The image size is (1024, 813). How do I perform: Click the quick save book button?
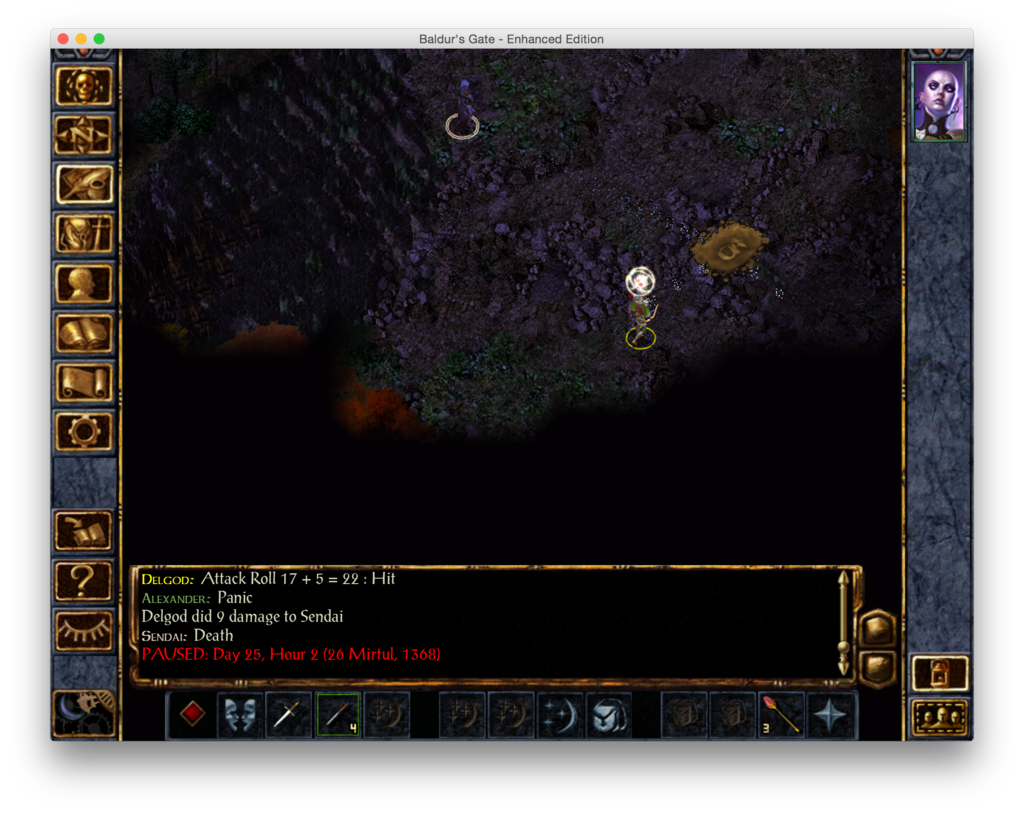pos(84,531)
